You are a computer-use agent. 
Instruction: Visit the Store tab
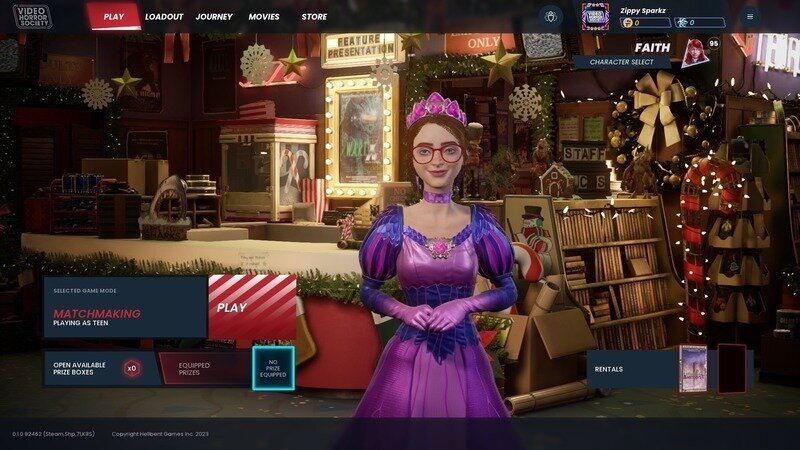[x=314, y=16]
